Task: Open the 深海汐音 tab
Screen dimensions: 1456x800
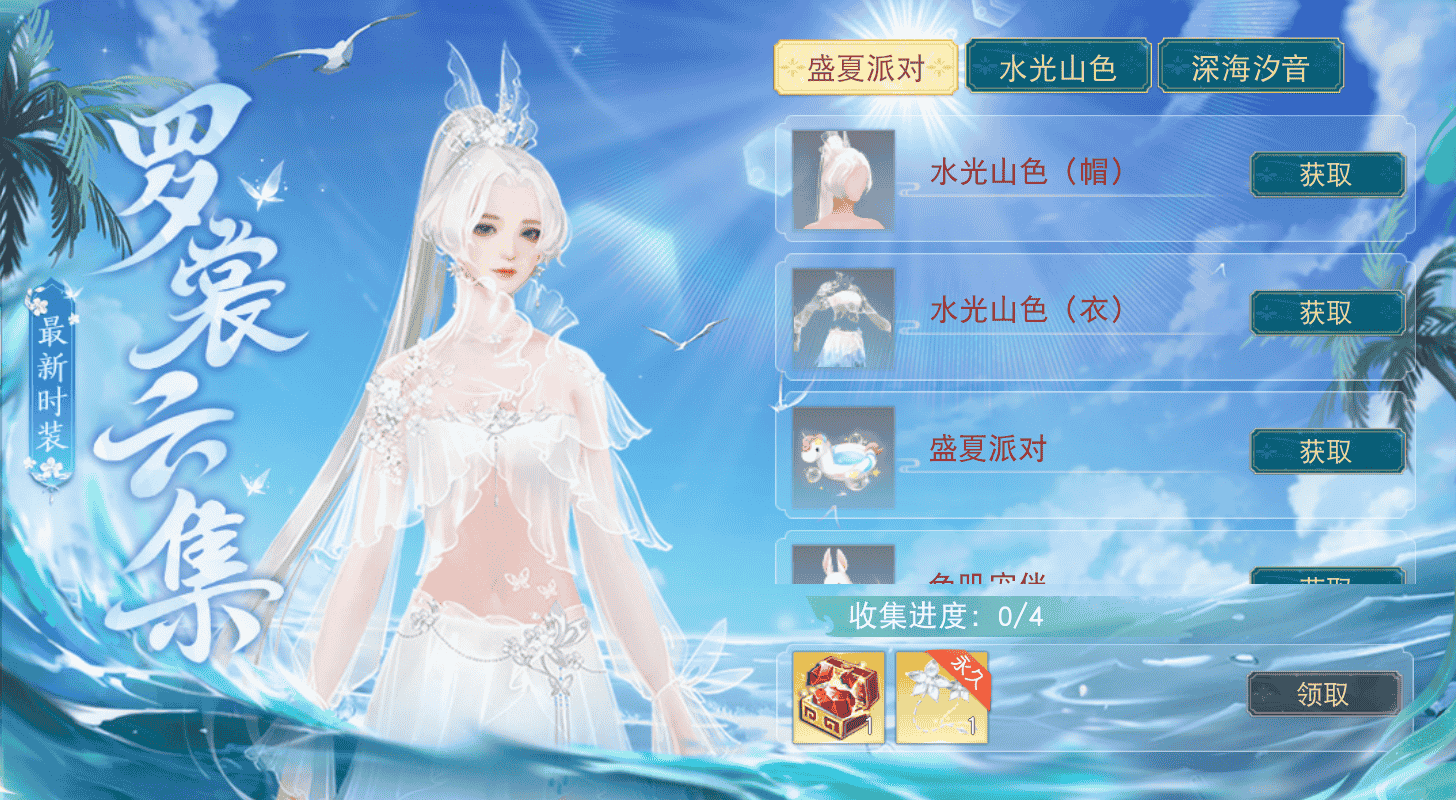Action: click(1251, 66)
